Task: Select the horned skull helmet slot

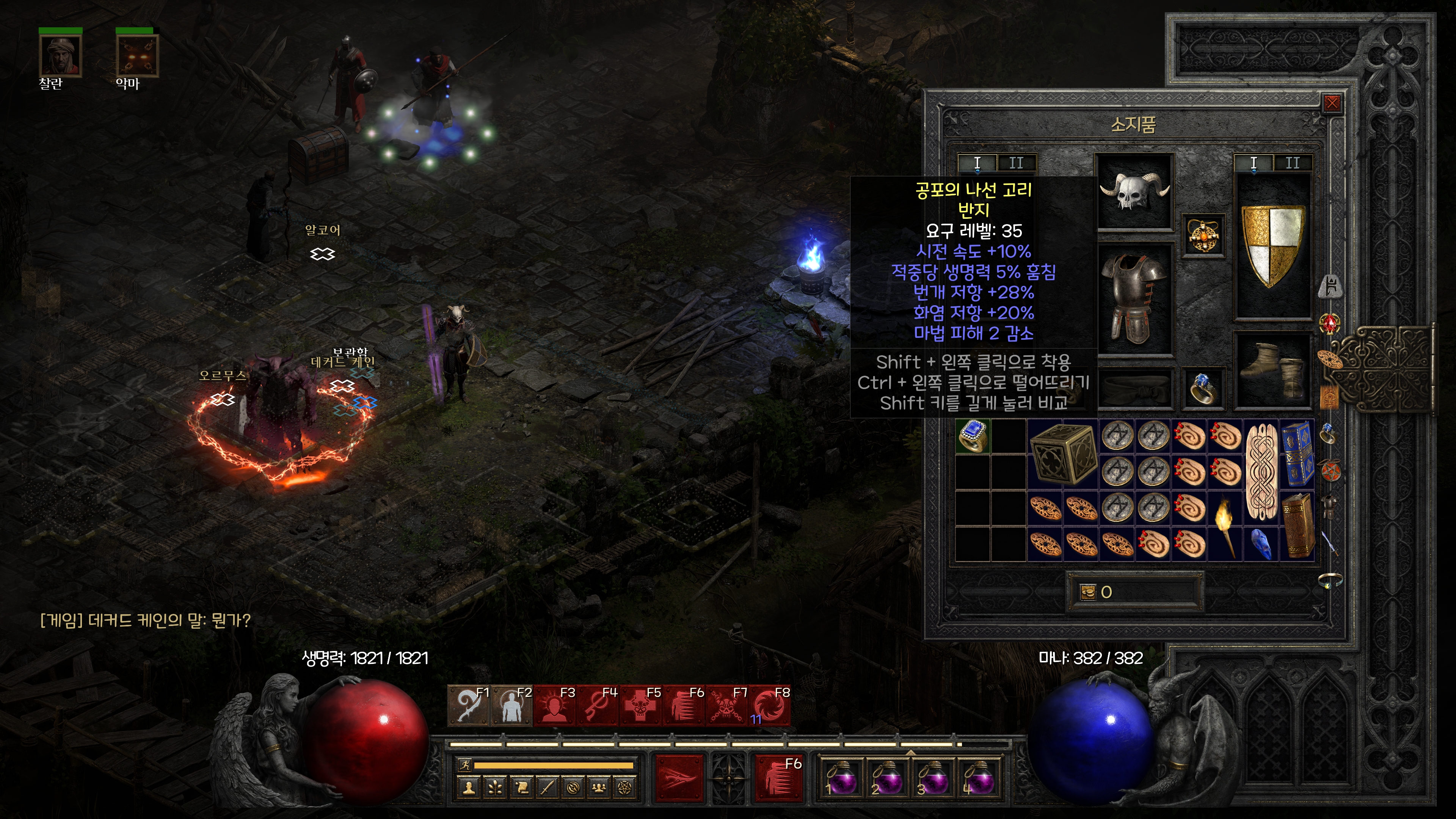Action: click(1134, 191)
